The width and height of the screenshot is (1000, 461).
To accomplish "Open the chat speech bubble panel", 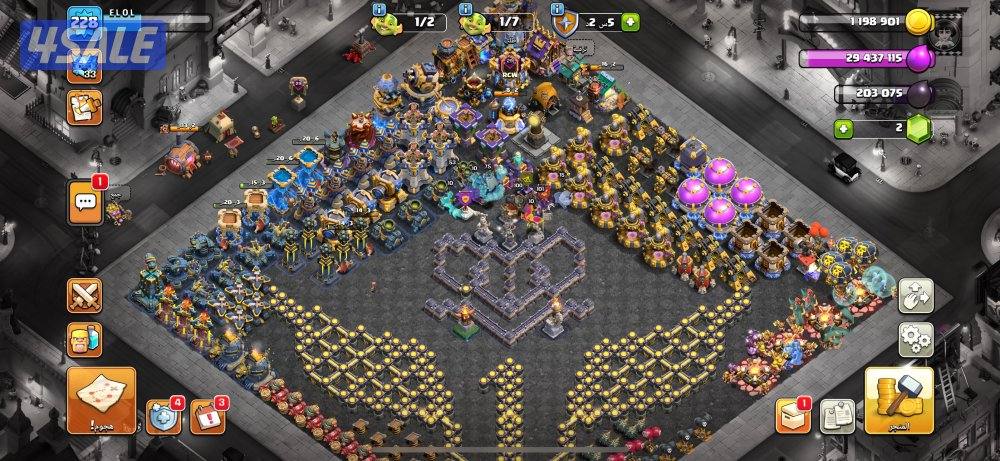I will coord(84,203).
